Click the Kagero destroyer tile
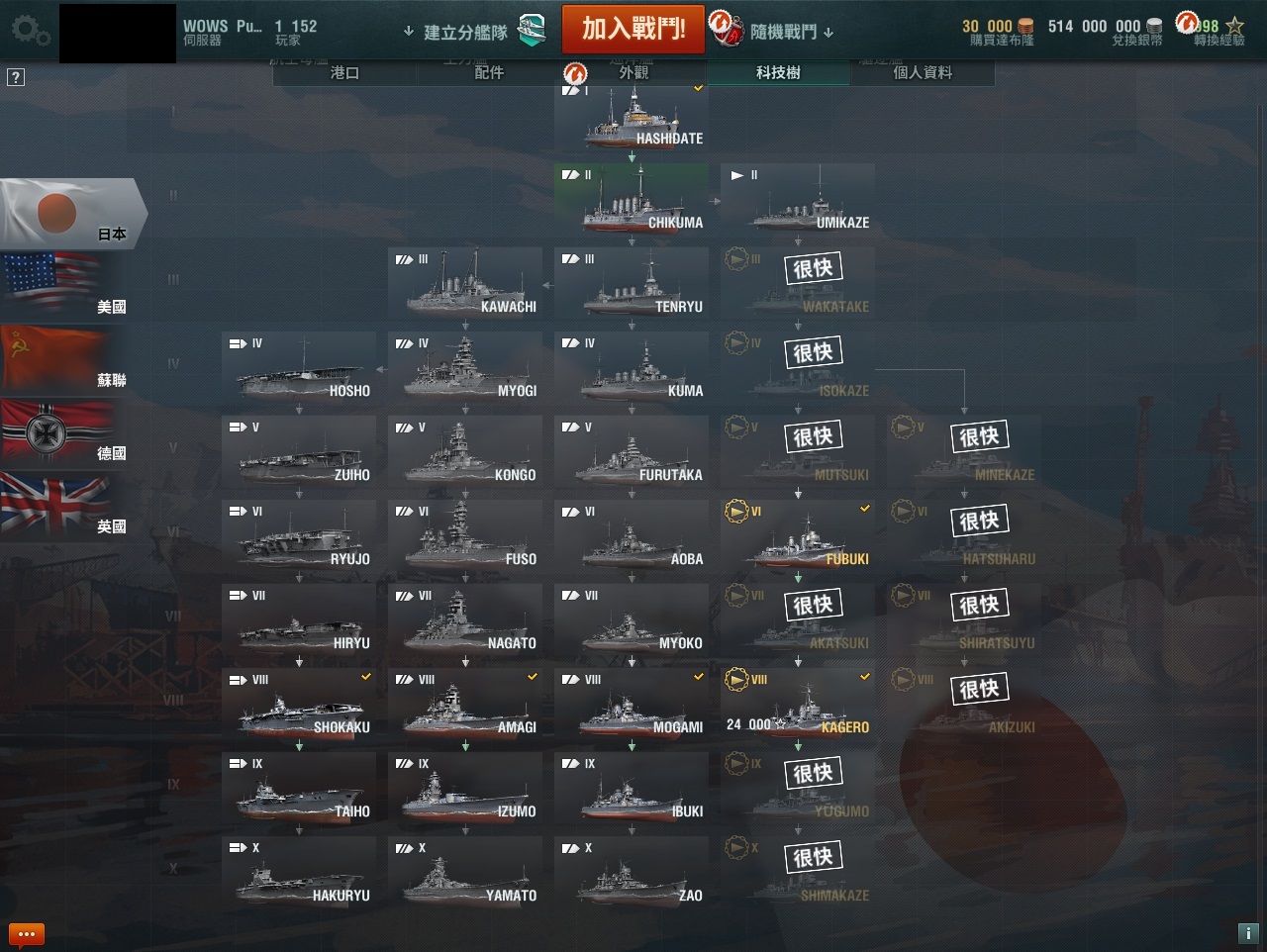This screenshot has width=1267, height=952. 798,708
